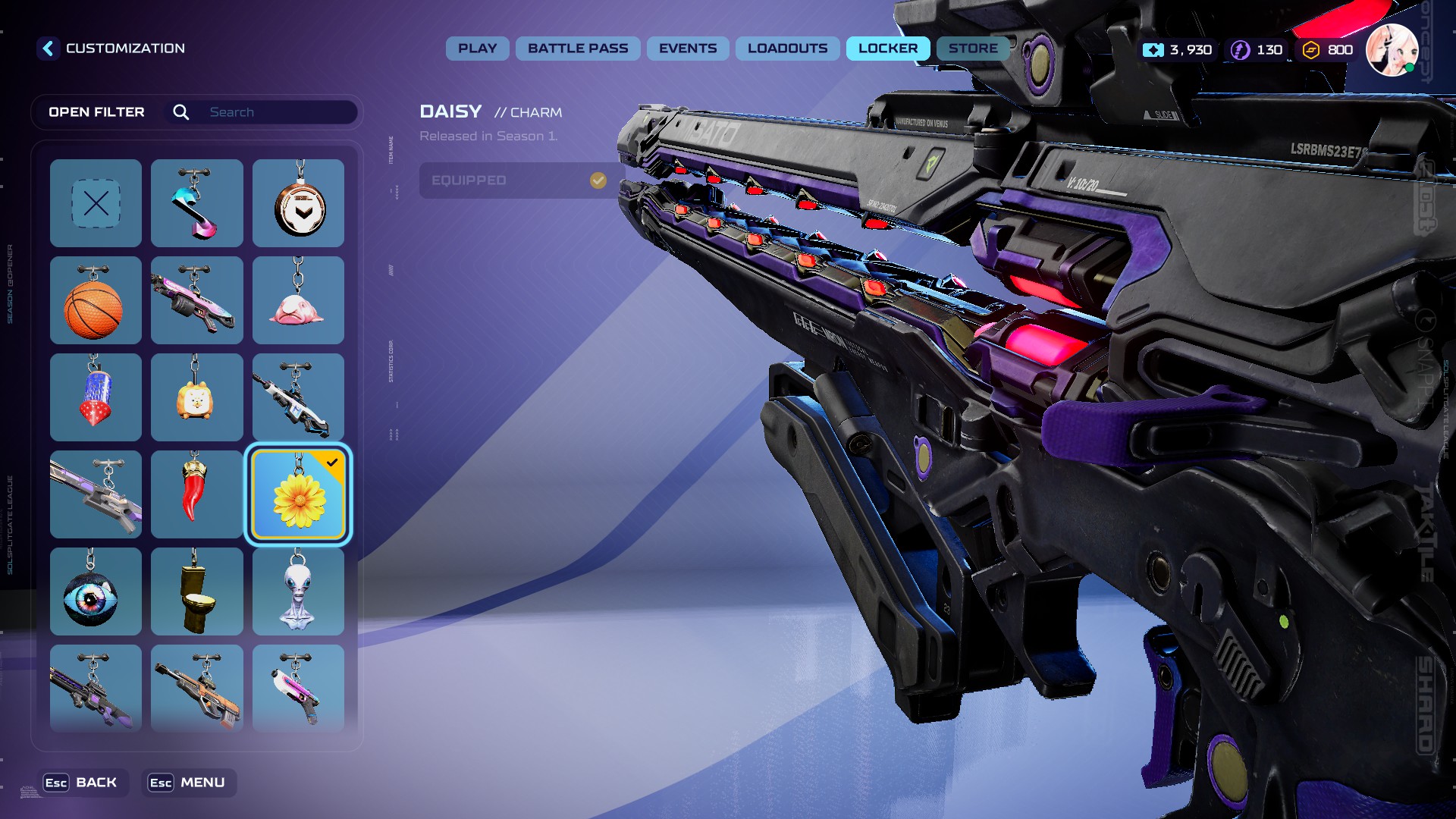Click the Menu button
This screenshot has height=819, width=1456.
(188, 783)
